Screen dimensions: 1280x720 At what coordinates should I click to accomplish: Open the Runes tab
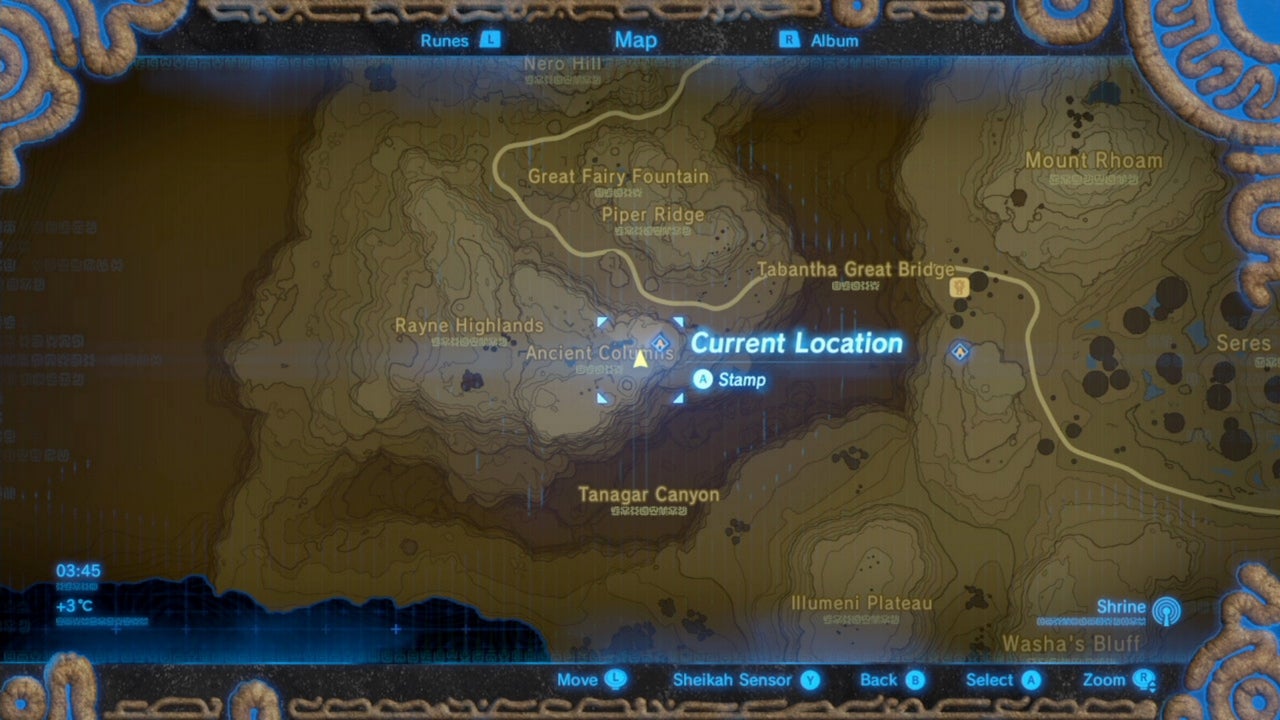click(447, 40)
